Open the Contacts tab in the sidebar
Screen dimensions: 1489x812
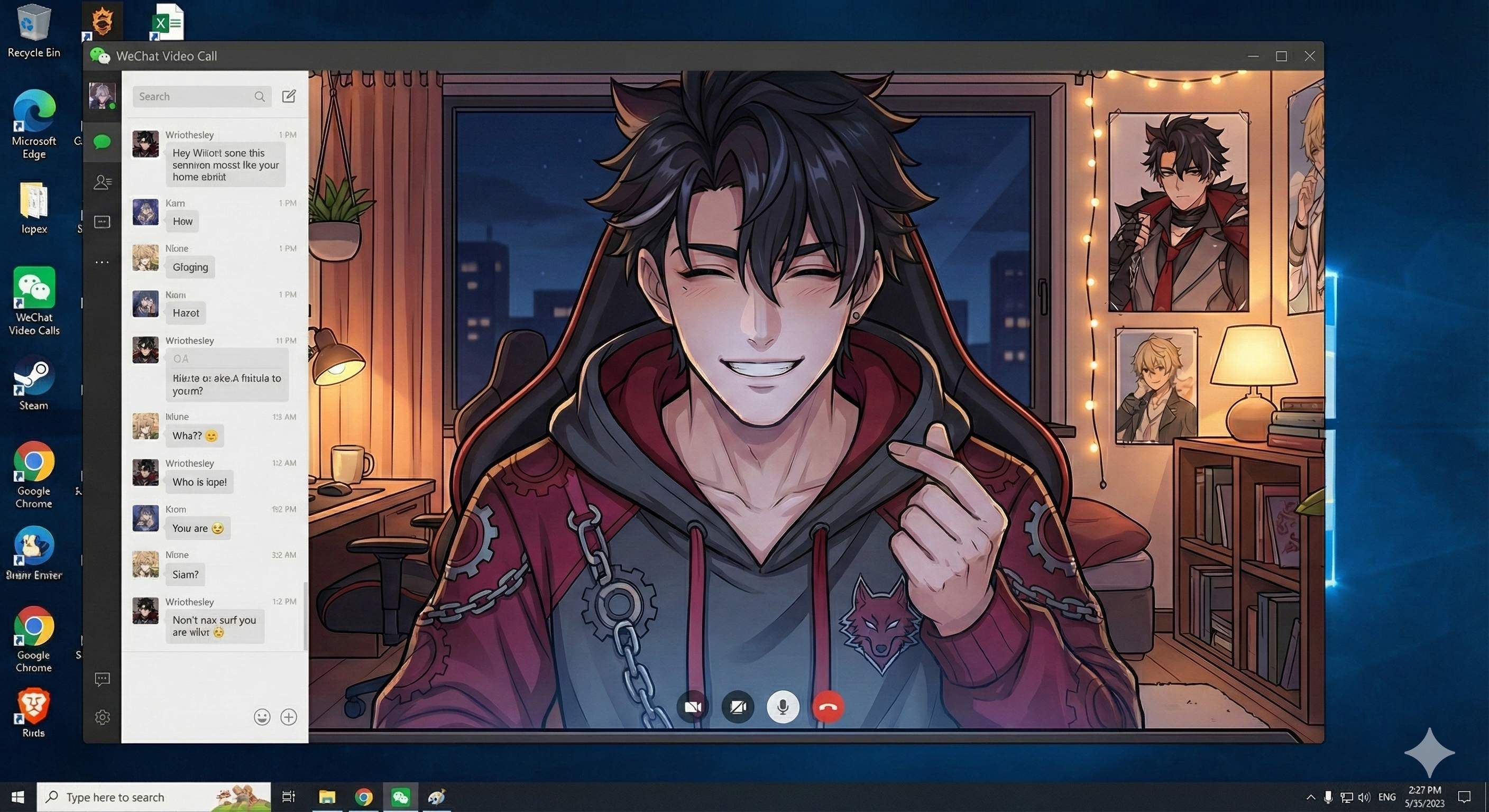click(x=102, y=182)
